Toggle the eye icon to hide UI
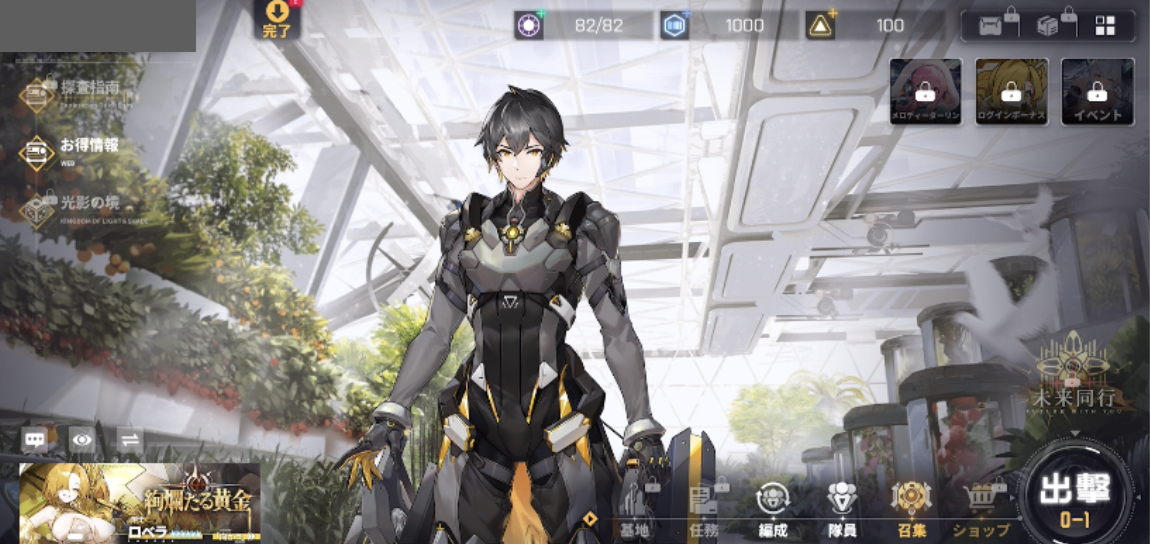This screenshot has height=544, width=1150. pos(82,440)
